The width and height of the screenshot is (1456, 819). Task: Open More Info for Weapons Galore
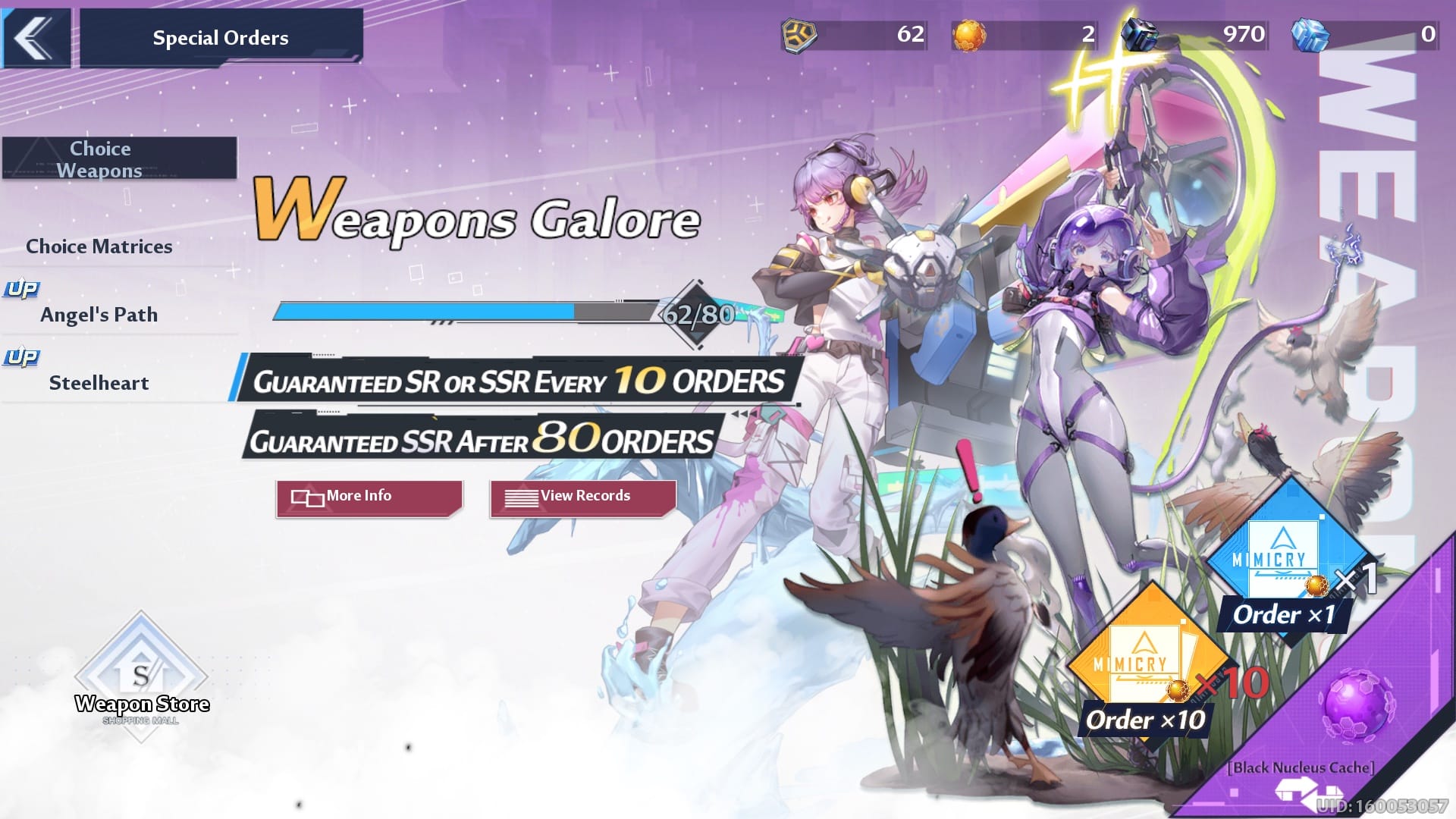pyautogui.click(x=369, y=497)
